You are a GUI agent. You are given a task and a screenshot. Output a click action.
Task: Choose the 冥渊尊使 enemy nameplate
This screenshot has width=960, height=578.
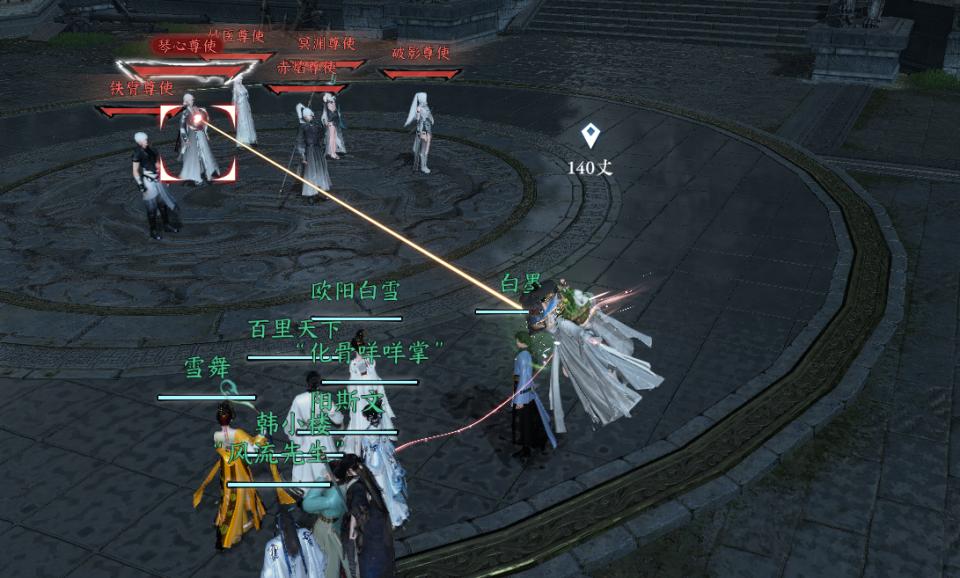326,43
